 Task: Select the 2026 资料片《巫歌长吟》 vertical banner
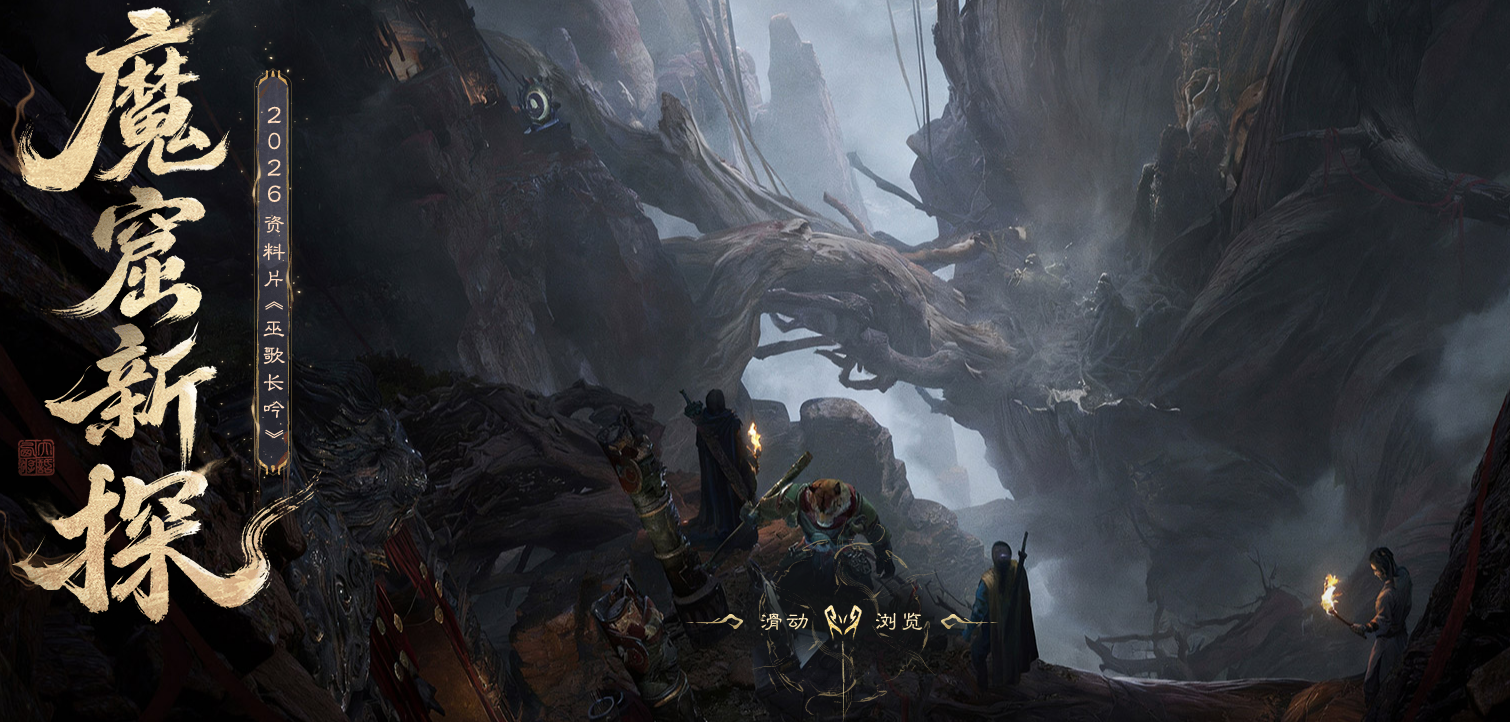[273, 272]
